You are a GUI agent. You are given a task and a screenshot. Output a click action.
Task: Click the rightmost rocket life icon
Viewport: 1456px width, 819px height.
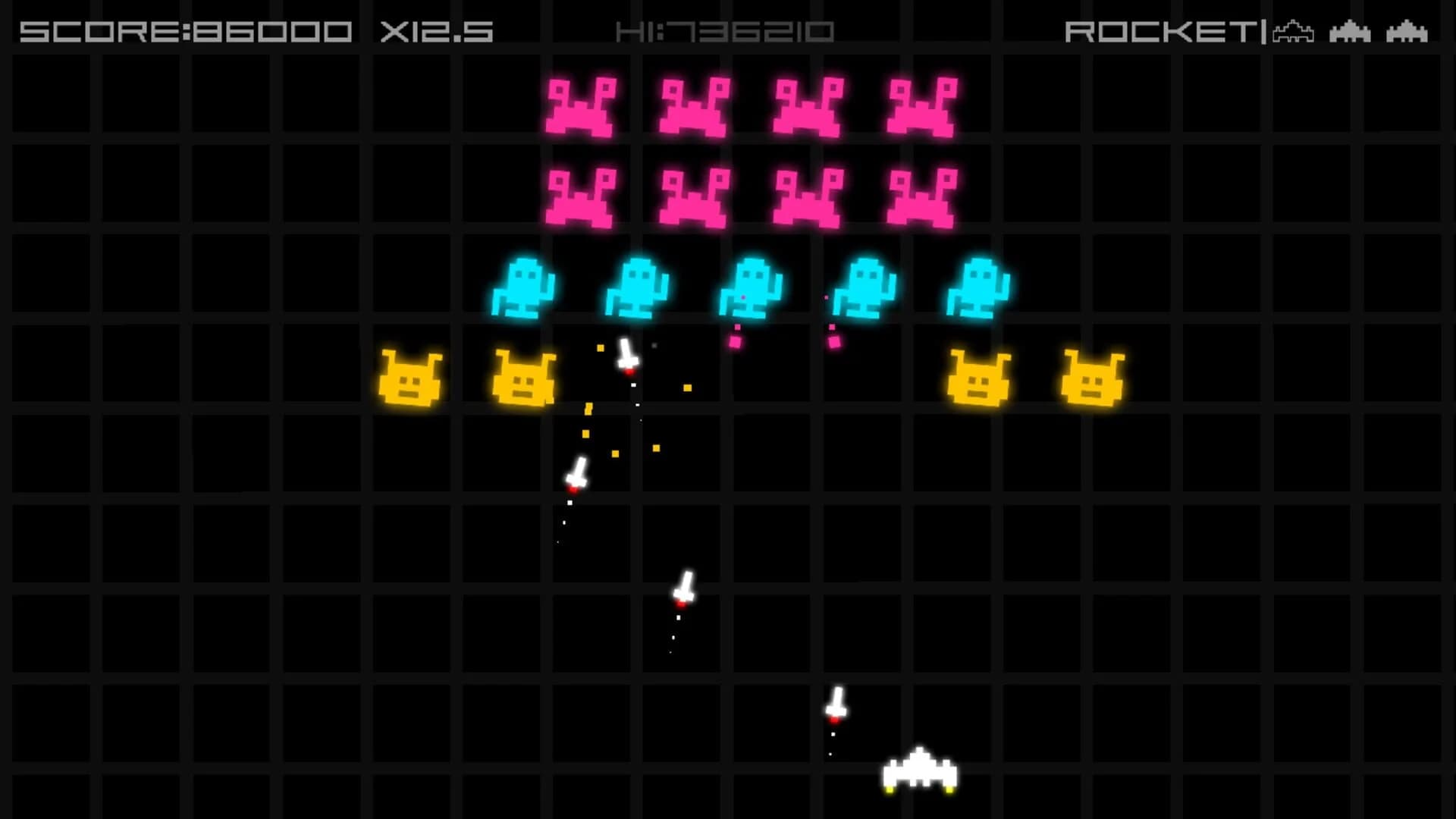click(1407, 33)
